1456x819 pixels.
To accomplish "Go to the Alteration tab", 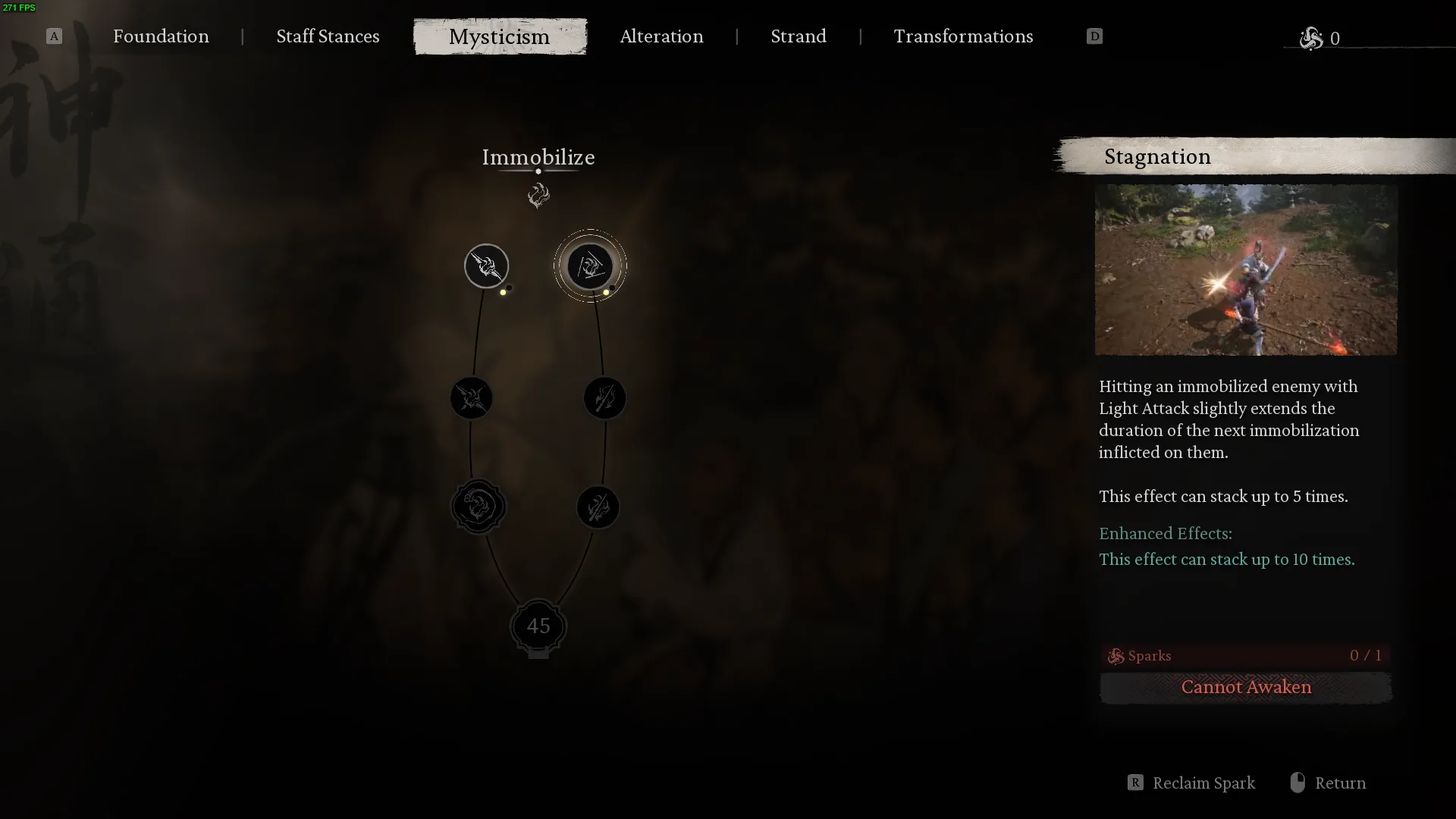I will click(661, 36).
